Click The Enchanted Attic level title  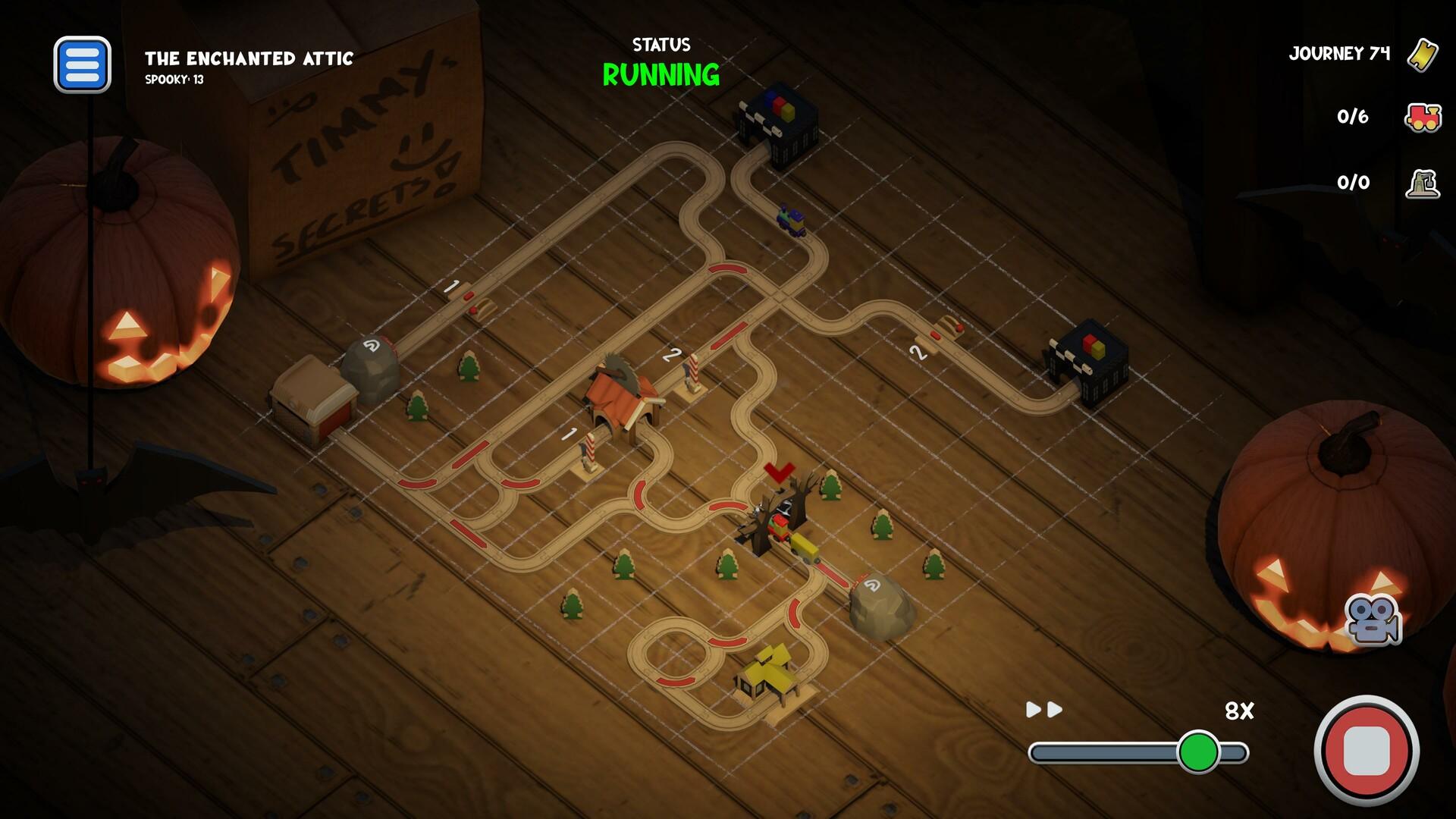[x=250, y=58]
